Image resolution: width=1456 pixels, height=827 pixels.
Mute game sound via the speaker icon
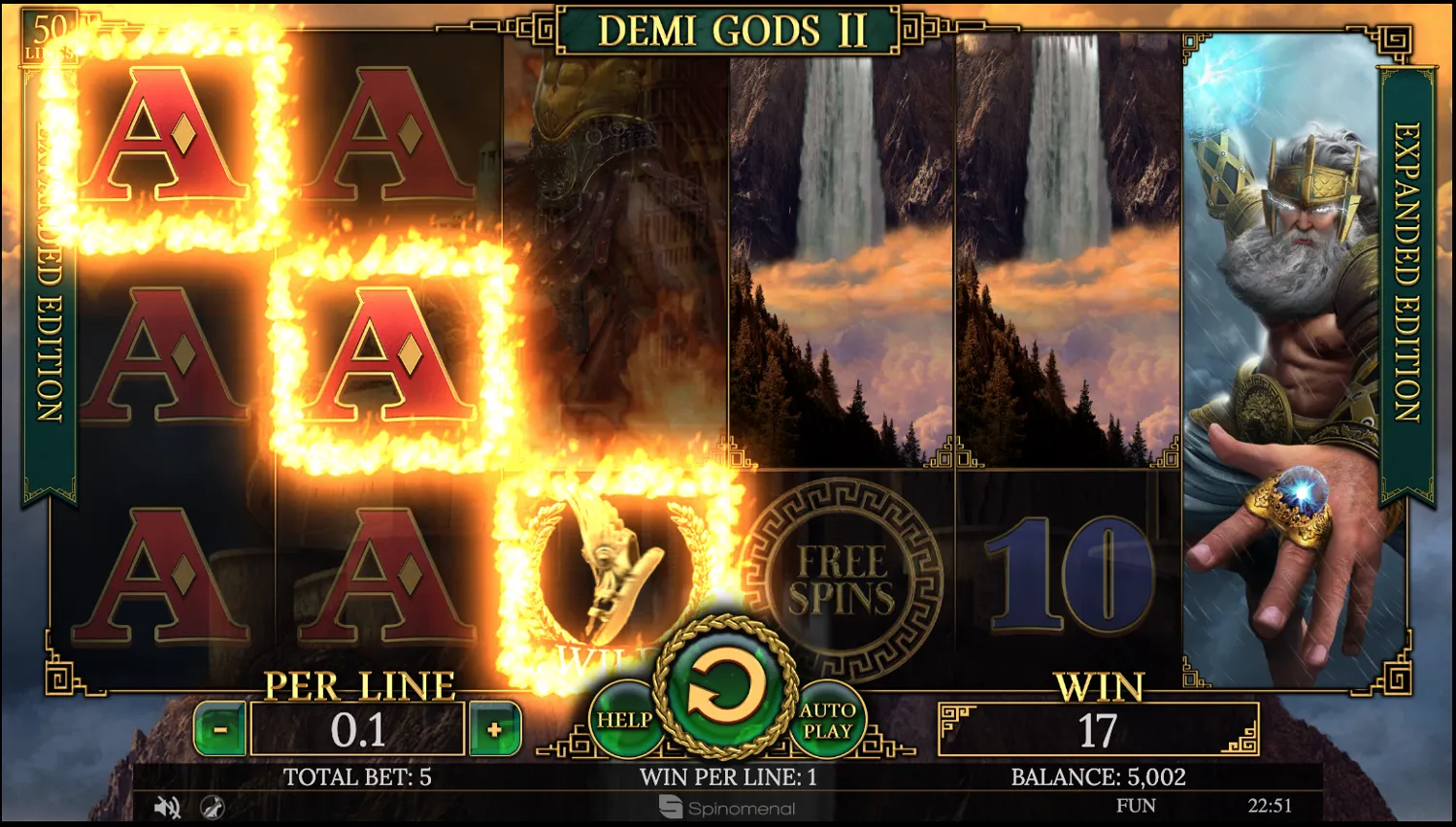[x=167, y=807]
